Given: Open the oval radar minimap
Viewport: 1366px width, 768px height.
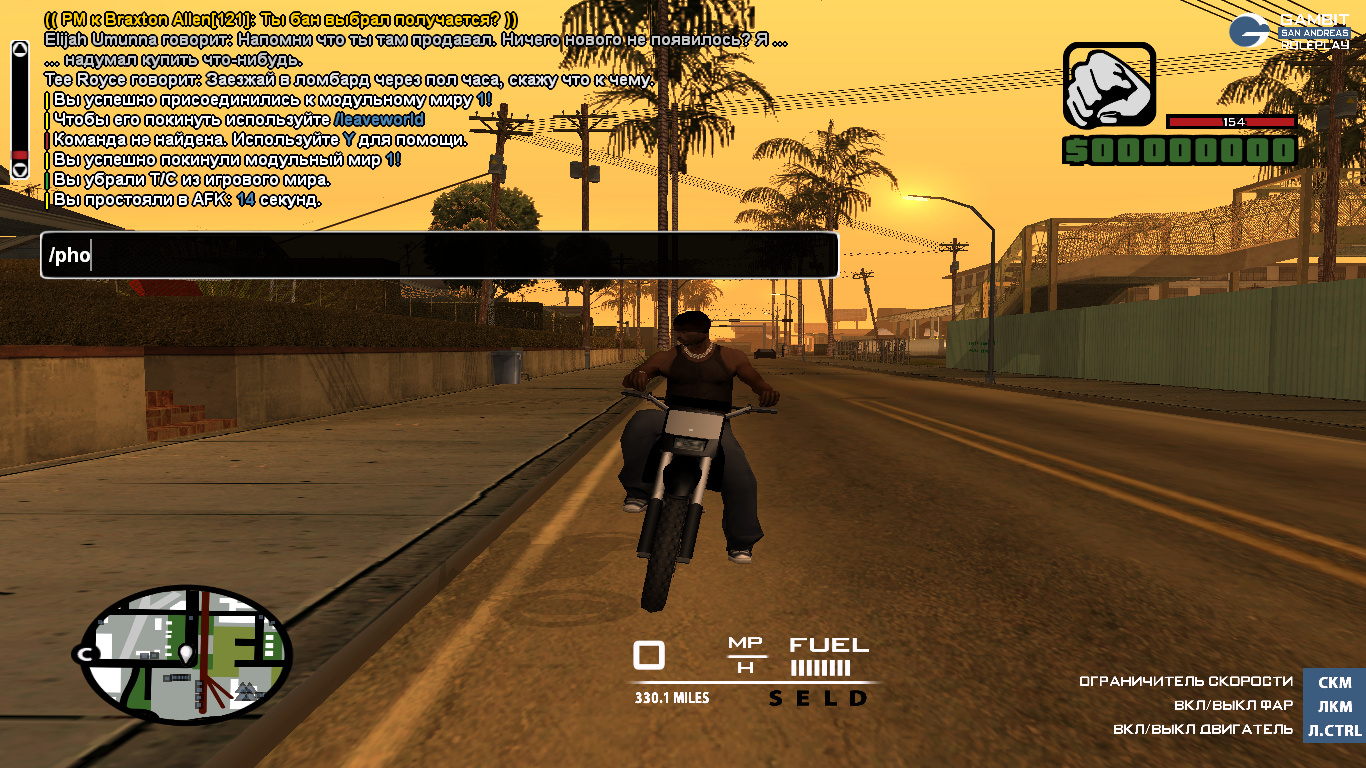Looking at the screenshot, I should point(185,655).
